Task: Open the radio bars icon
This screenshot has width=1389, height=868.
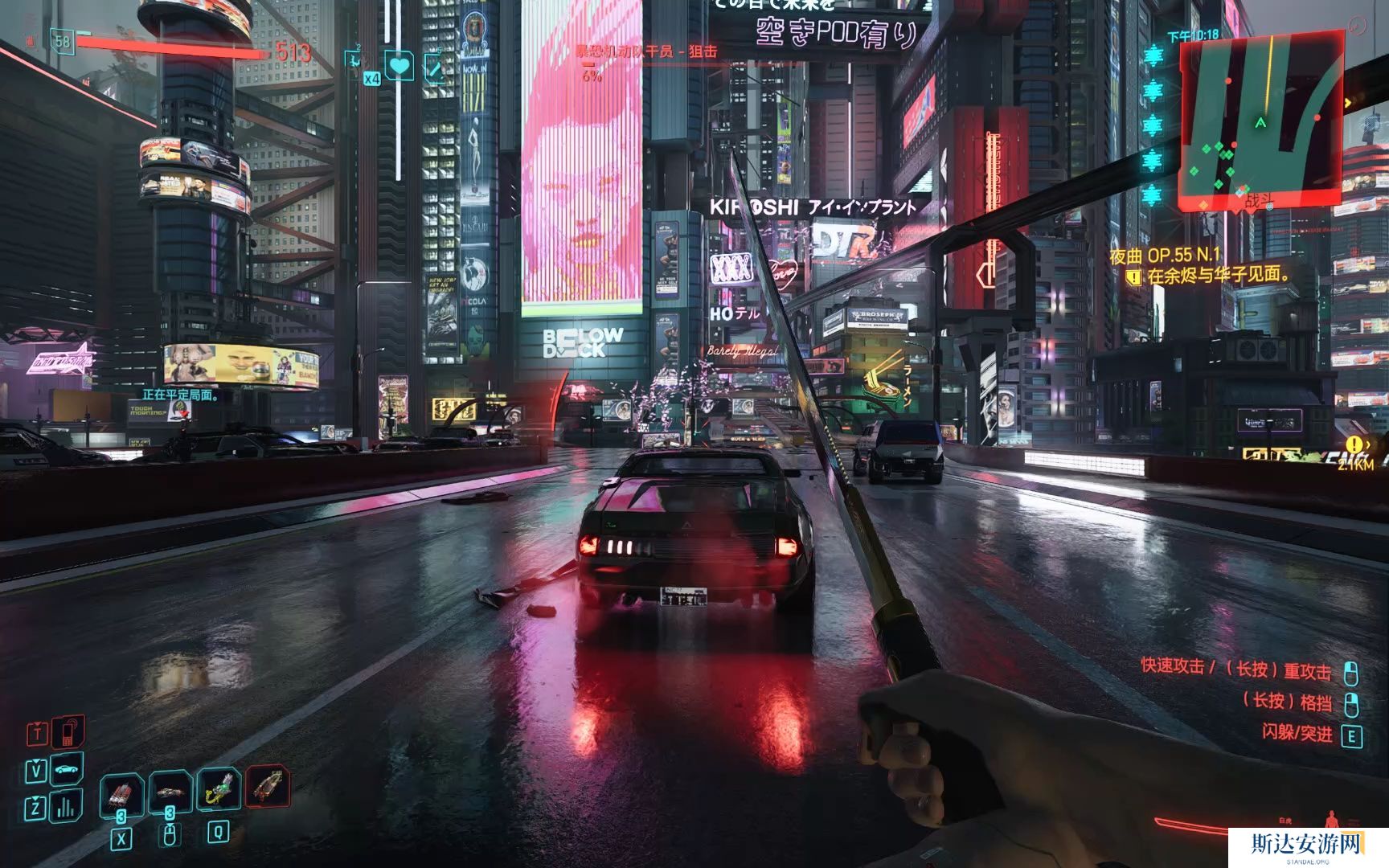Action: coord(66,806)
